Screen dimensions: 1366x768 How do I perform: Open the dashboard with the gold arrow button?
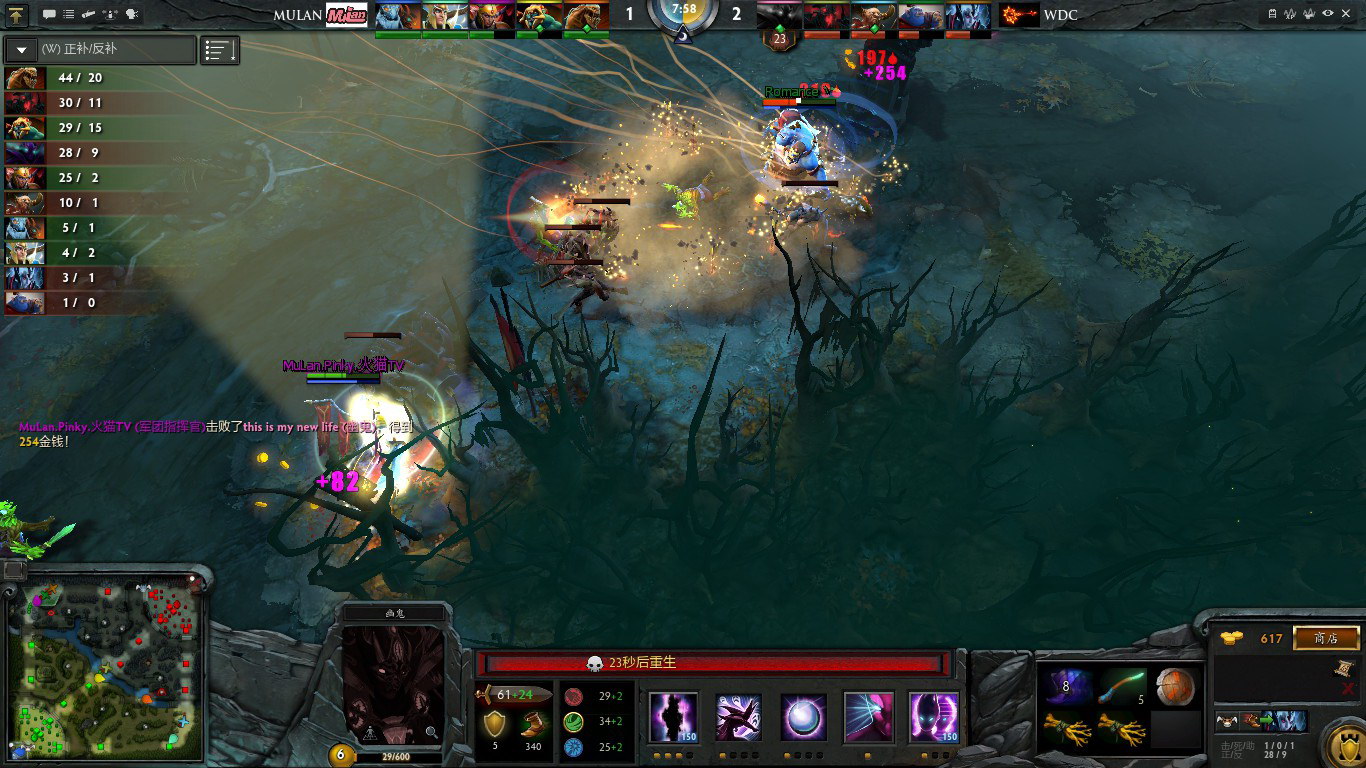[17, 14]
